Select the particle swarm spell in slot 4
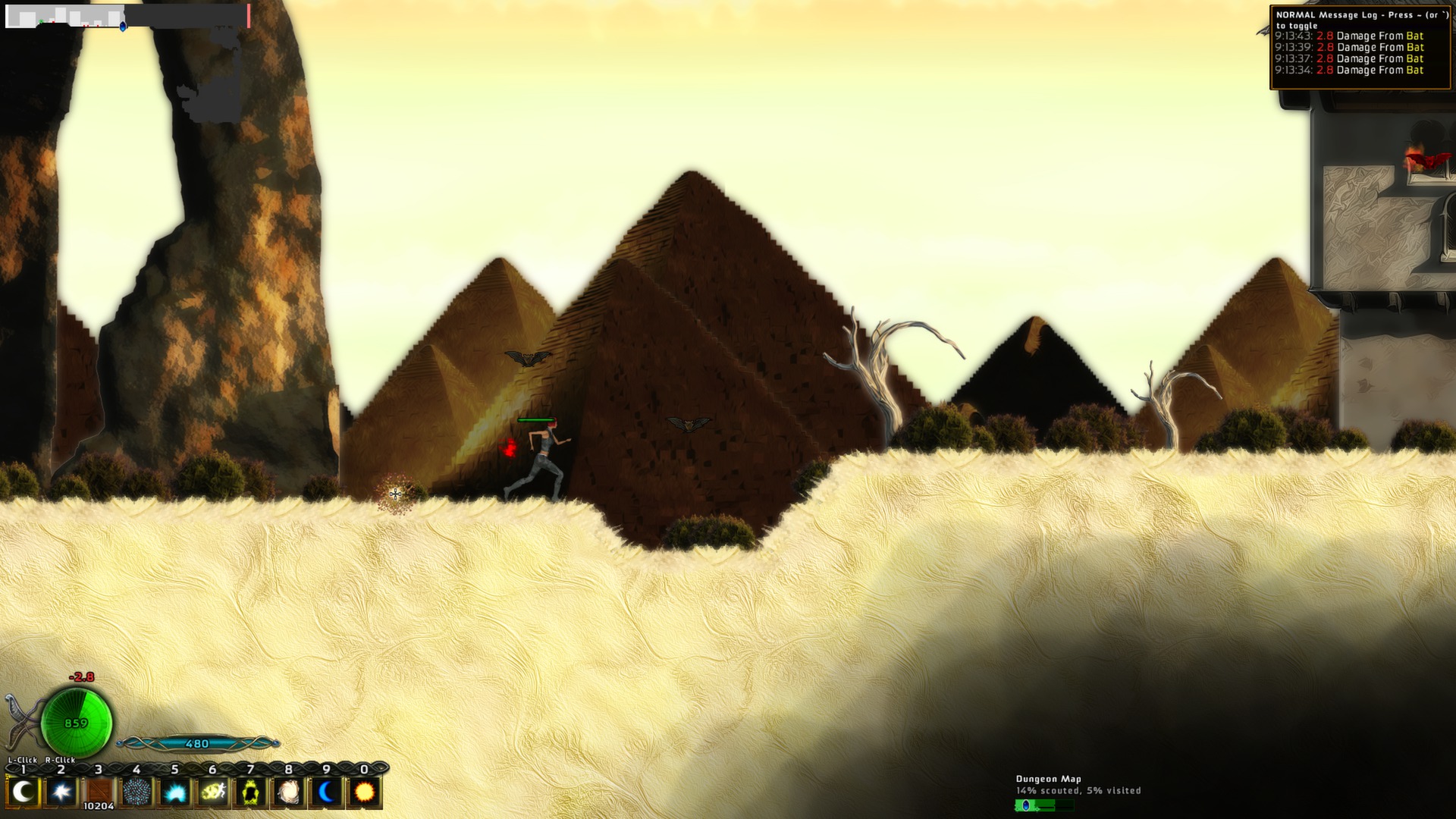The width and height of the screenshot is (1456, 819). pos(136,791)
